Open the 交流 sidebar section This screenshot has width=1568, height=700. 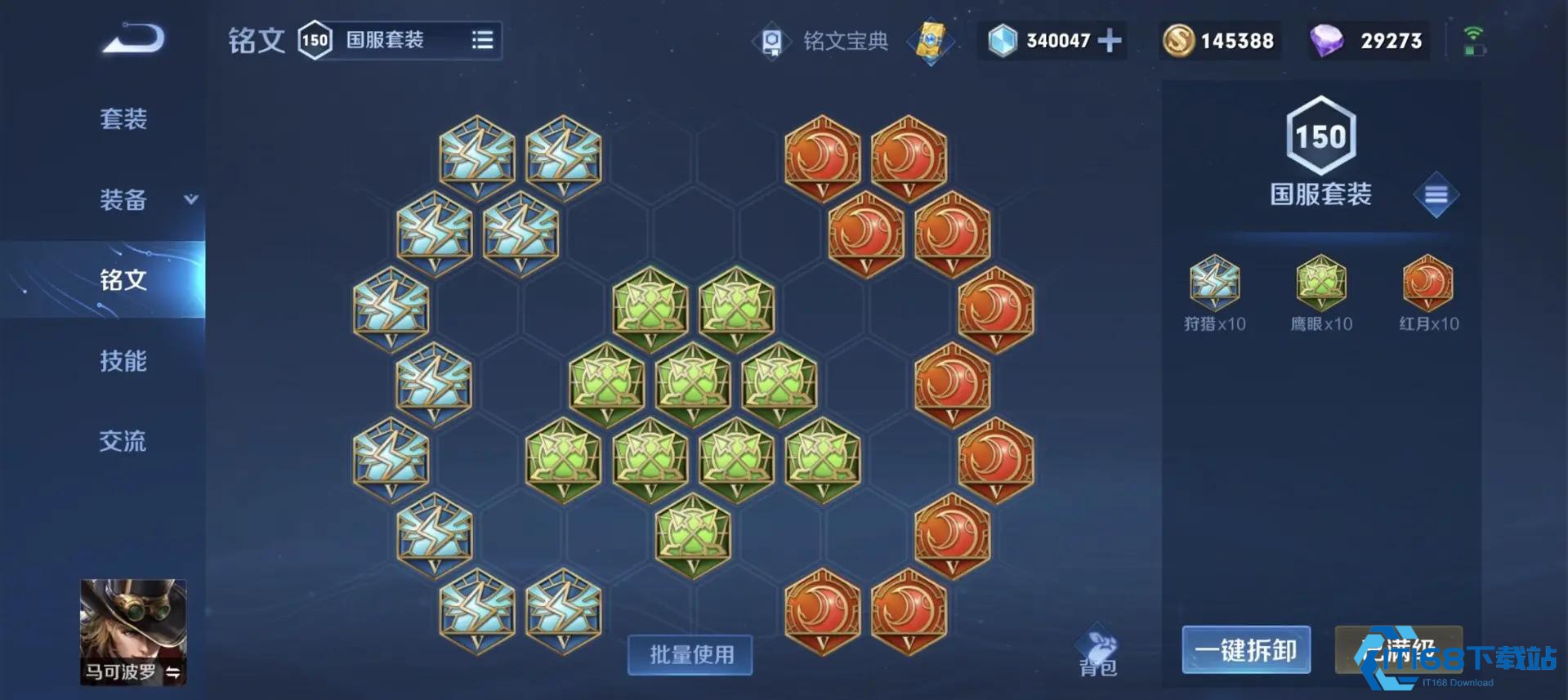124,442
